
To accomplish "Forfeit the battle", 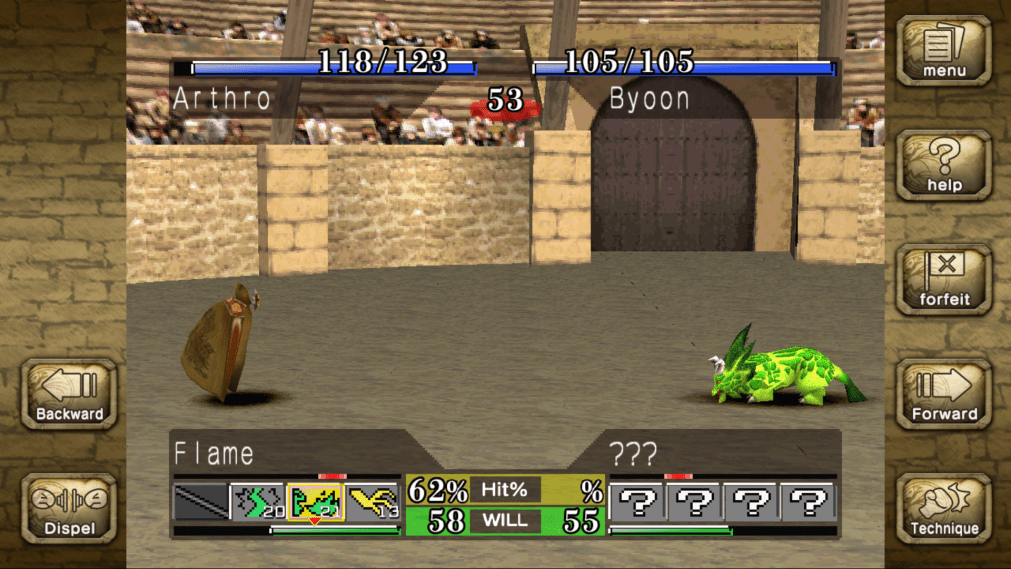I will [x=943, y=280].
